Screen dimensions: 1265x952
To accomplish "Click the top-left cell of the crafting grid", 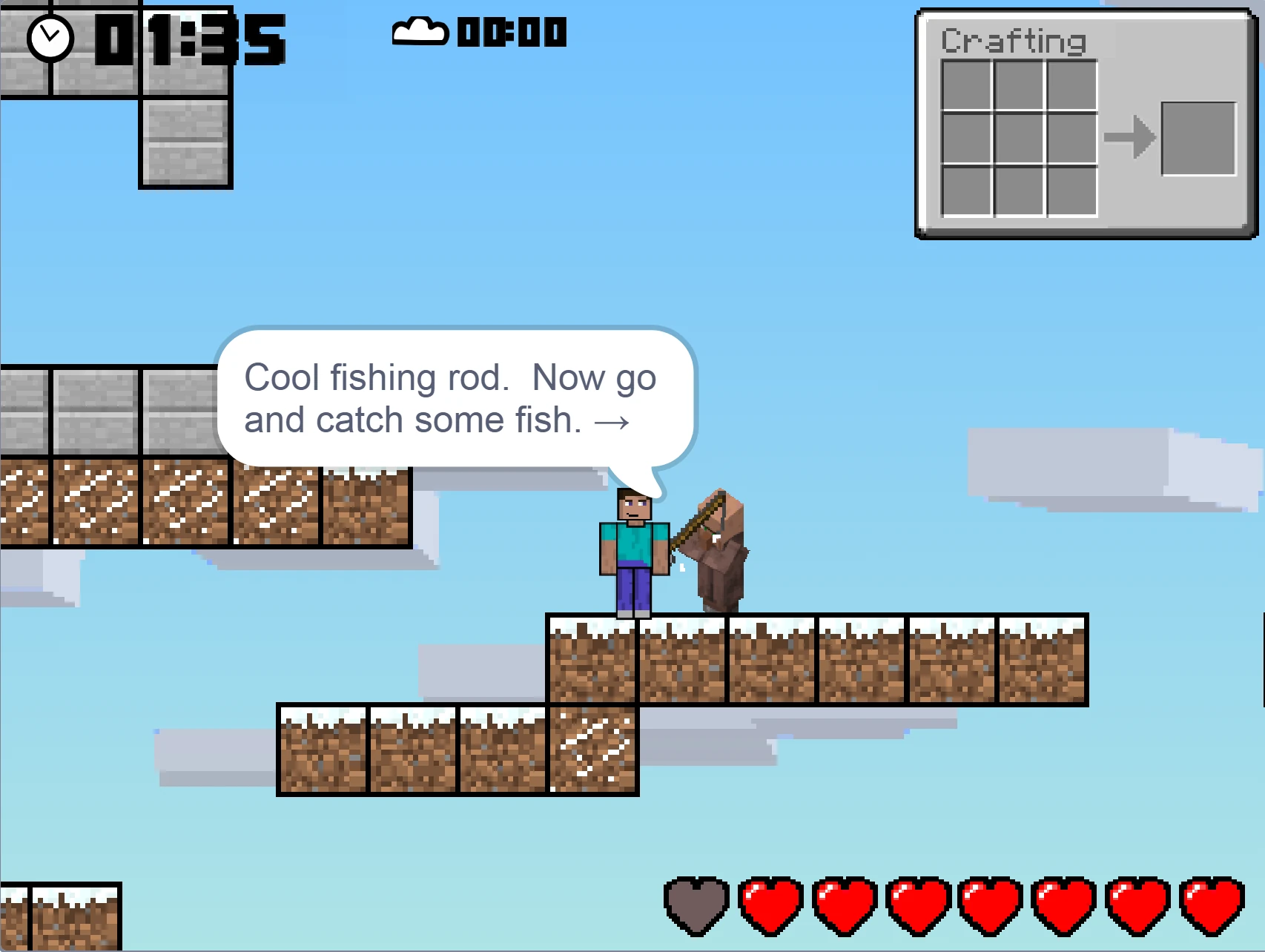I will [x=965, y=84].
